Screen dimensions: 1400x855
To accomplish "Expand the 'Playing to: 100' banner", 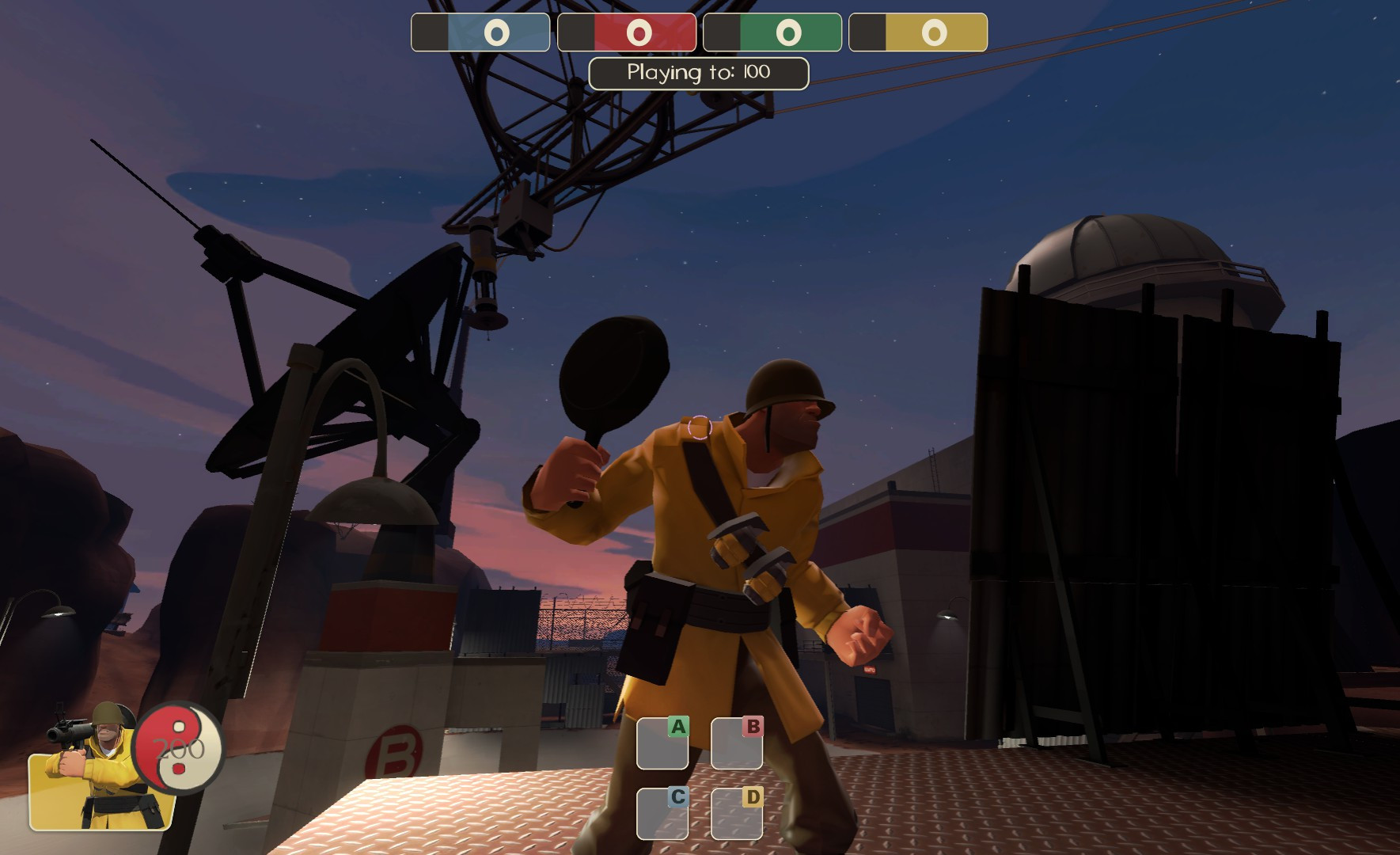I will pyautogui.click(x=696, y=73).
